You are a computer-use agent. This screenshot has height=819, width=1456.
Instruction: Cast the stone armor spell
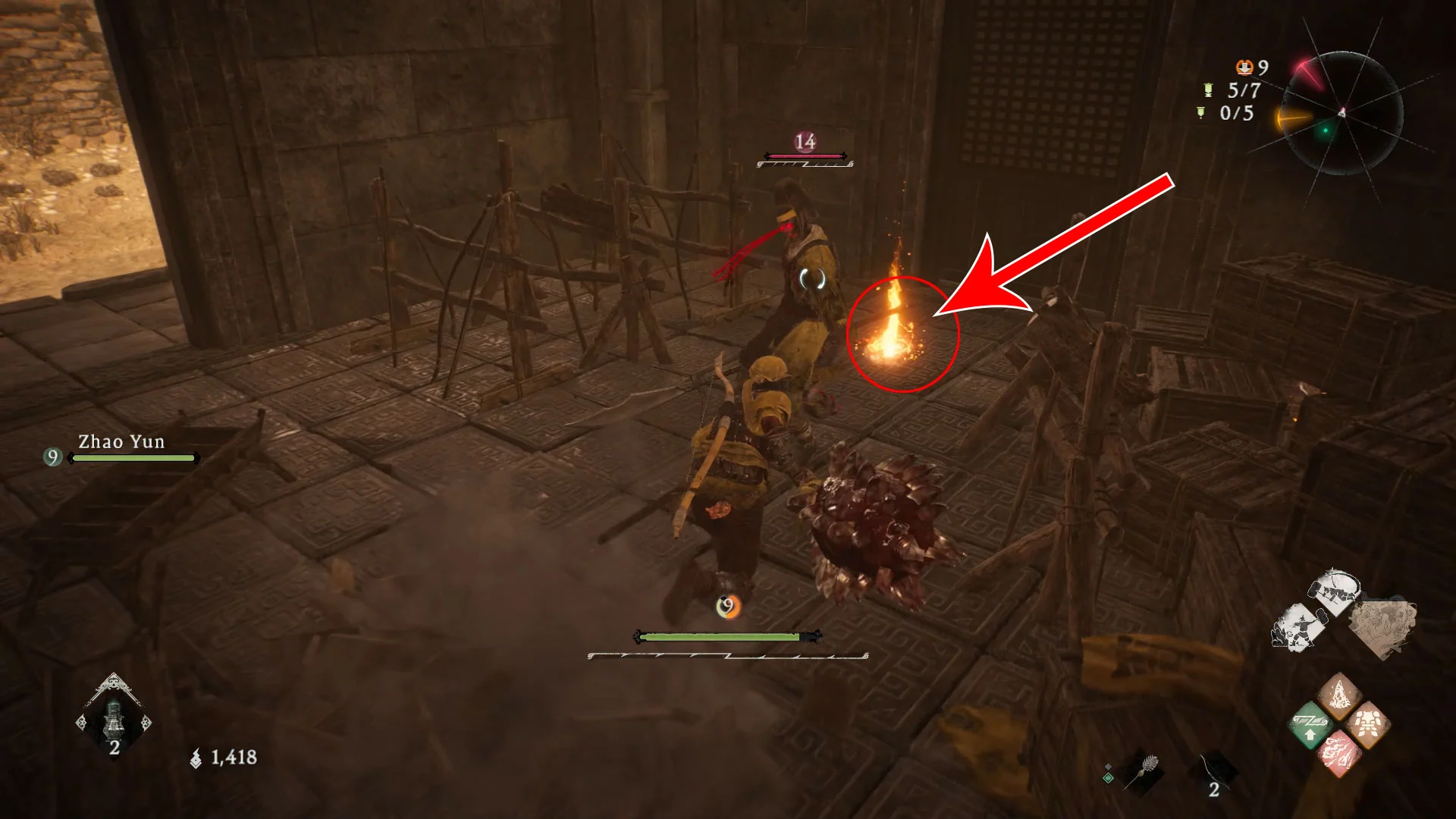[1367, 726]
